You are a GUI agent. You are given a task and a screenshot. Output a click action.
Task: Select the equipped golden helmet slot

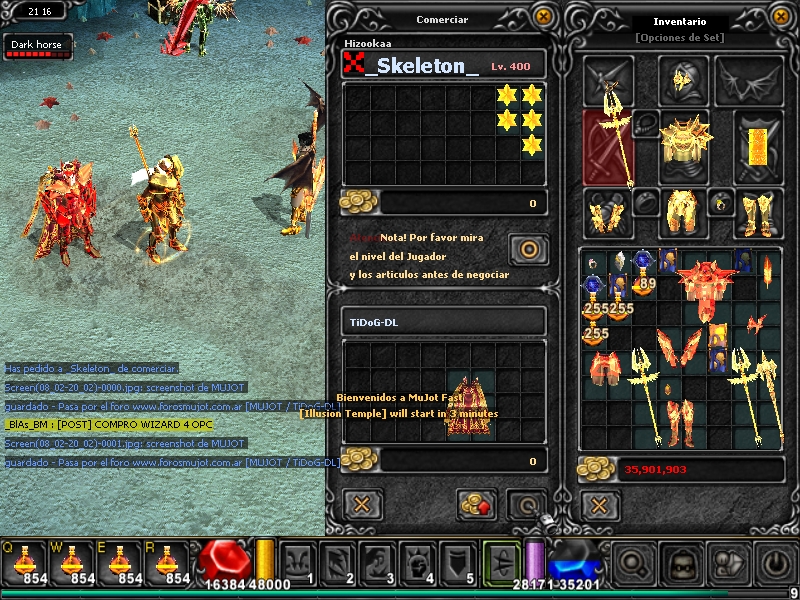coord(684,80)
